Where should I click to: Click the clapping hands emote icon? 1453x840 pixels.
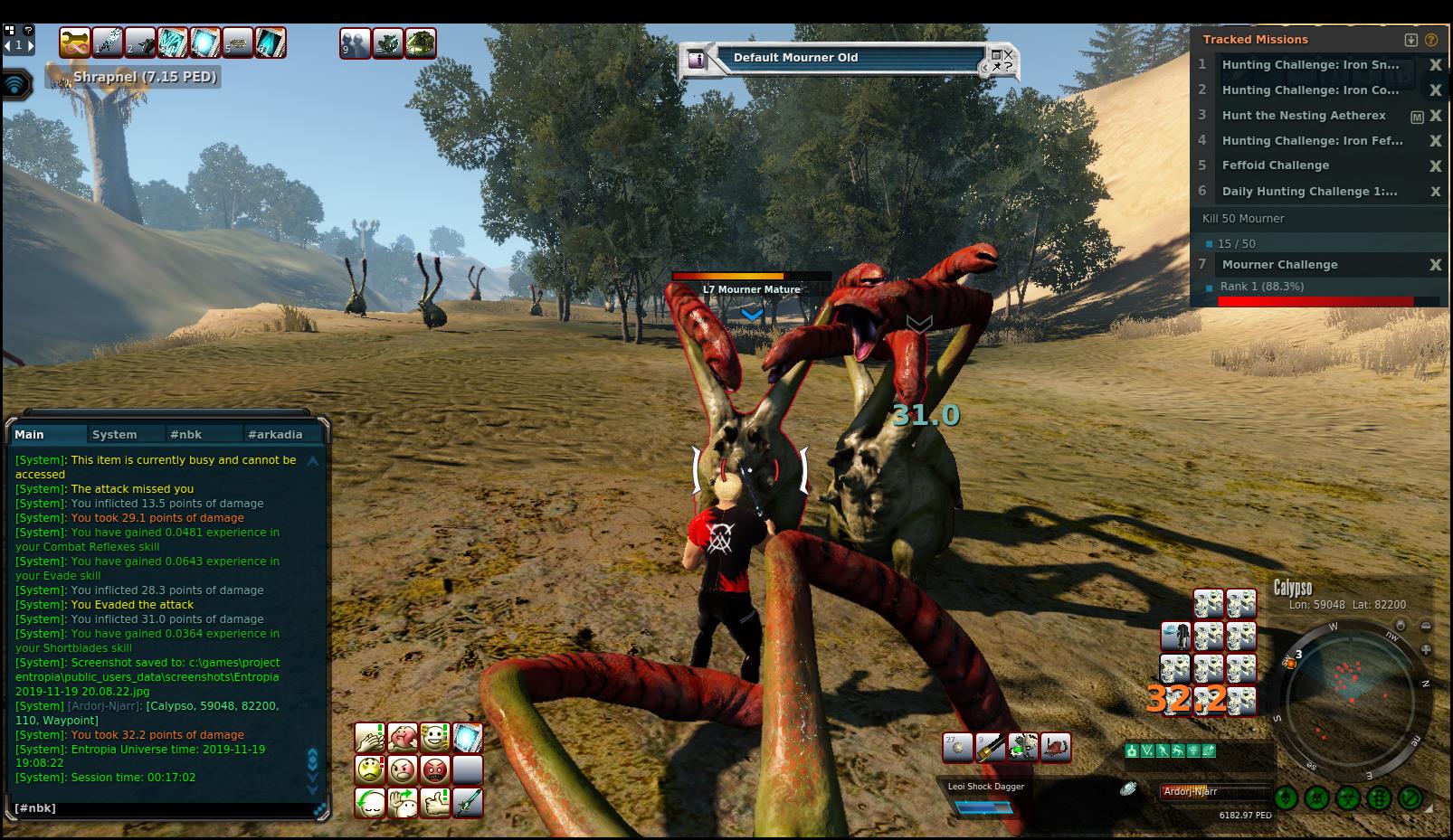(x=370, y=738)
